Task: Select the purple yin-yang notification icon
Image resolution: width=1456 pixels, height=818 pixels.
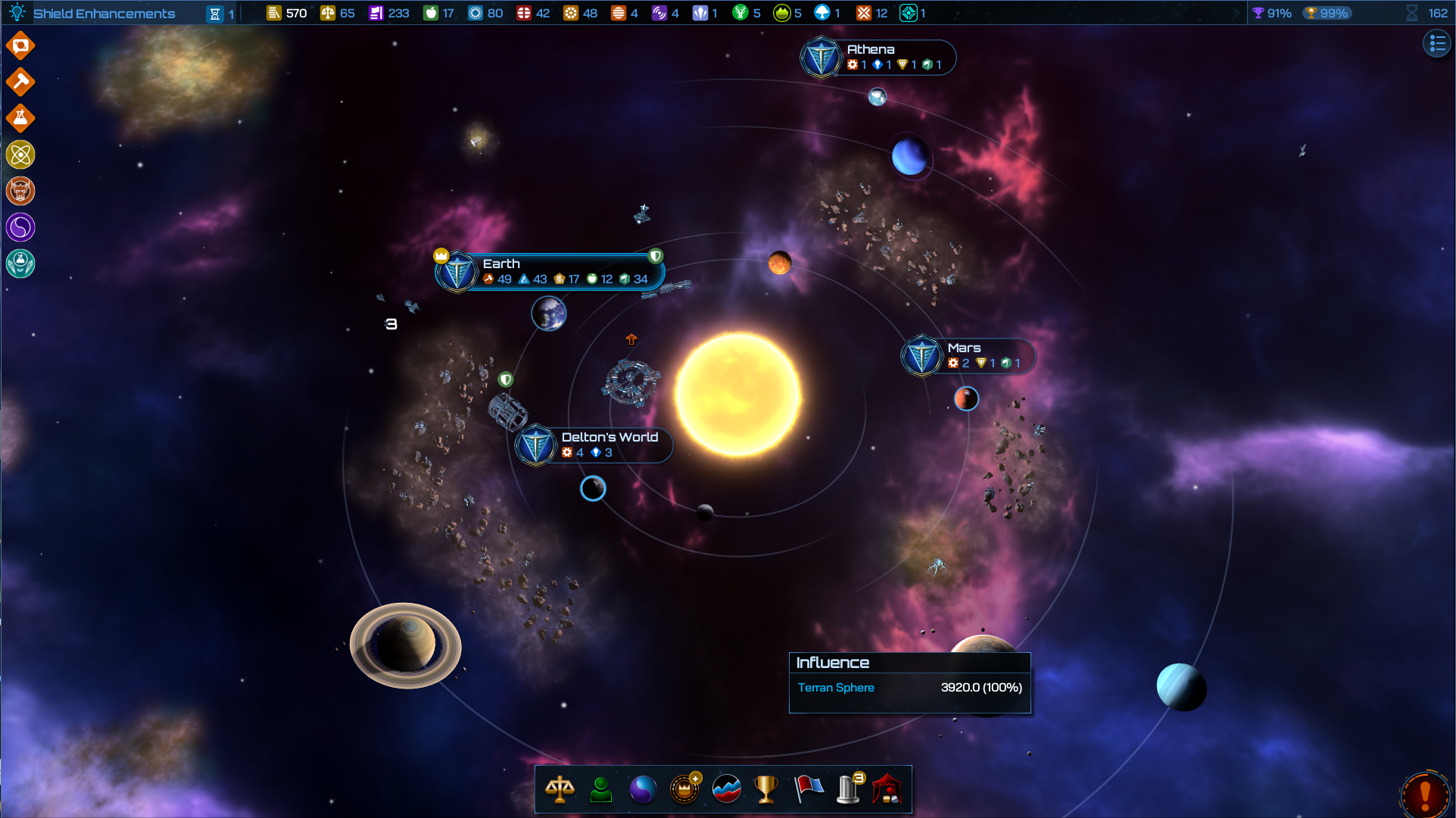Action: tap(20, 227)
